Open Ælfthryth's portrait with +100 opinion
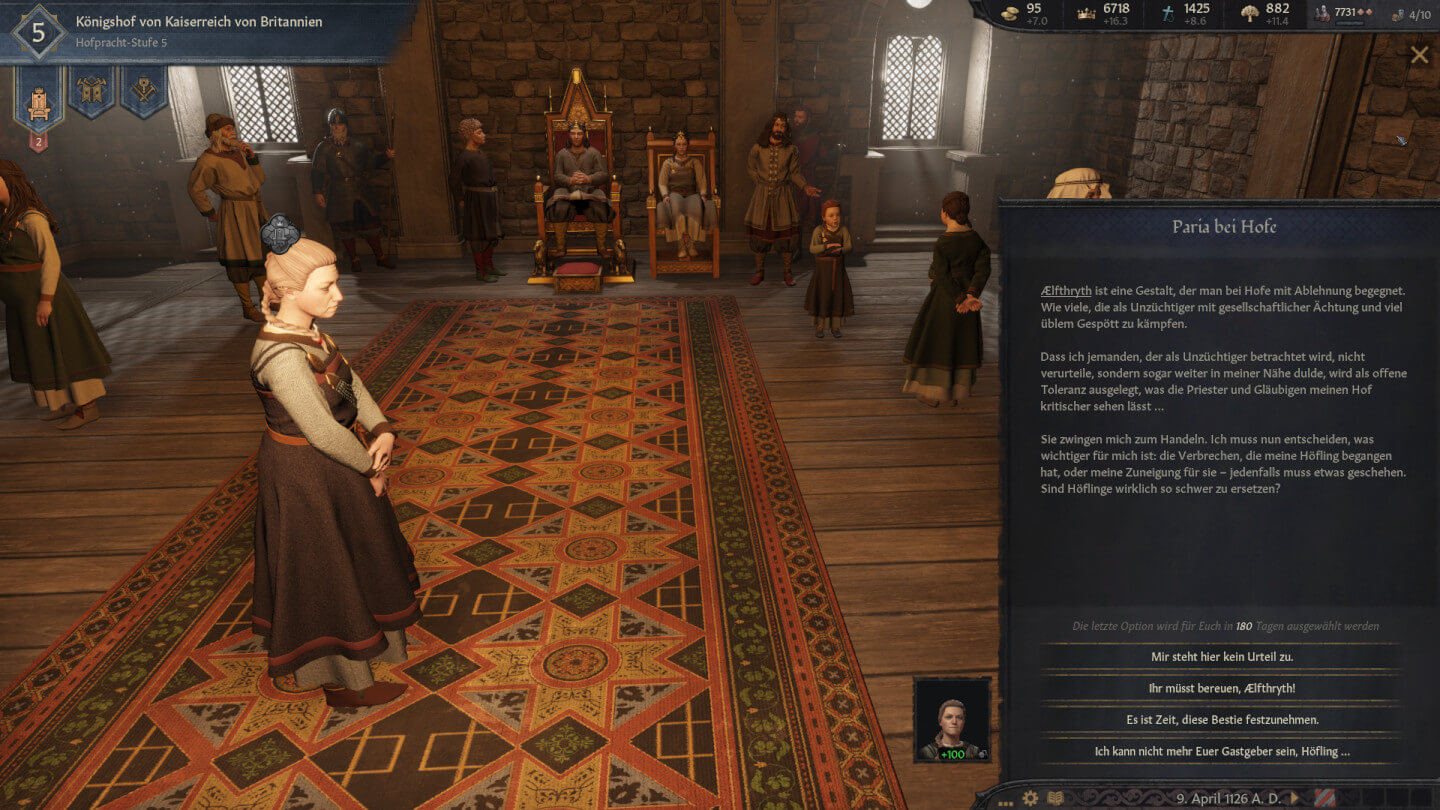1440x810 pixels. [952, 720]
